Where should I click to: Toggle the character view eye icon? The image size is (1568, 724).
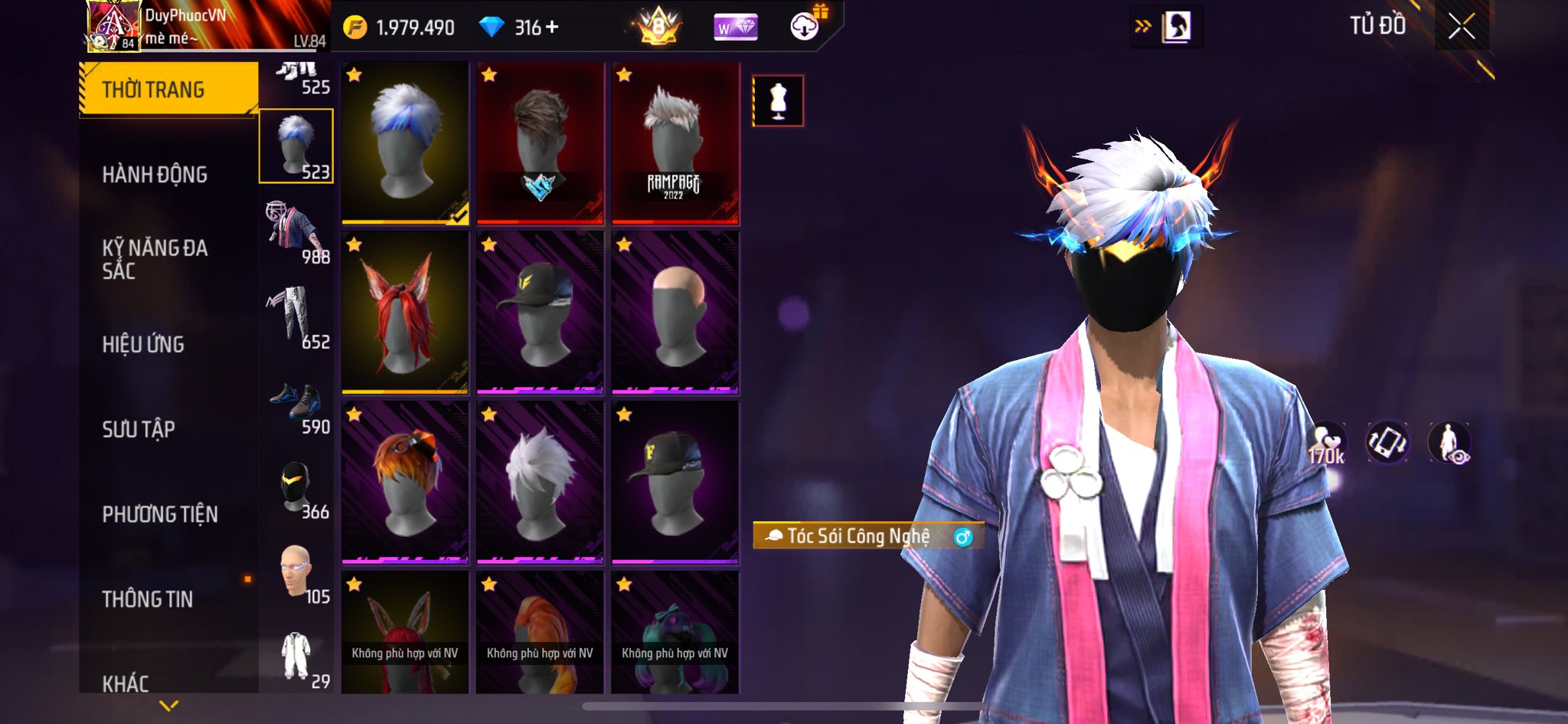tap(1449, 444)
